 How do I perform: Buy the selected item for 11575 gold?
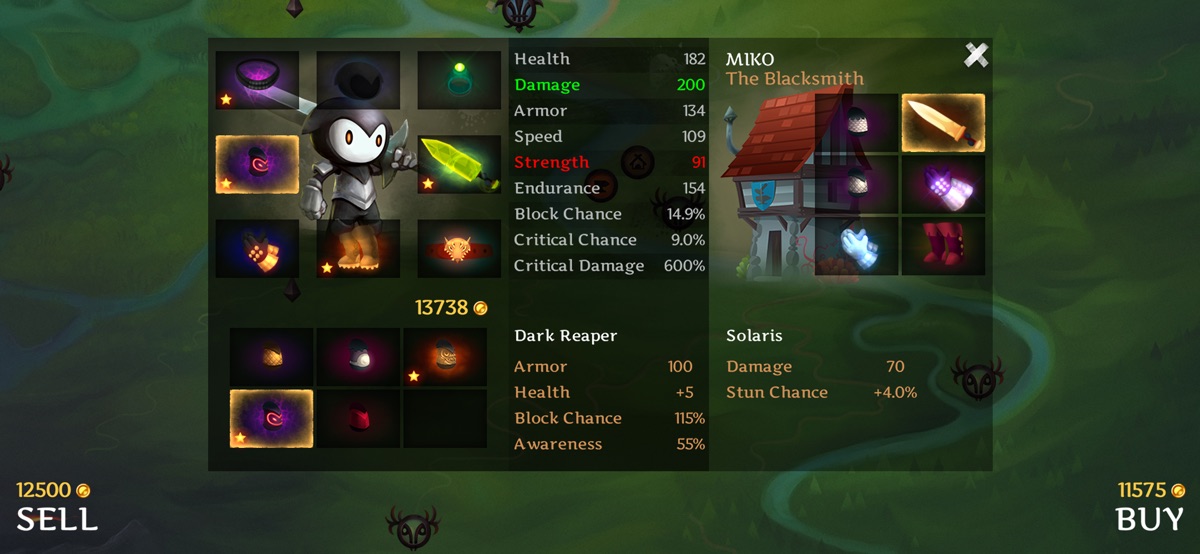click(1150, 518)
